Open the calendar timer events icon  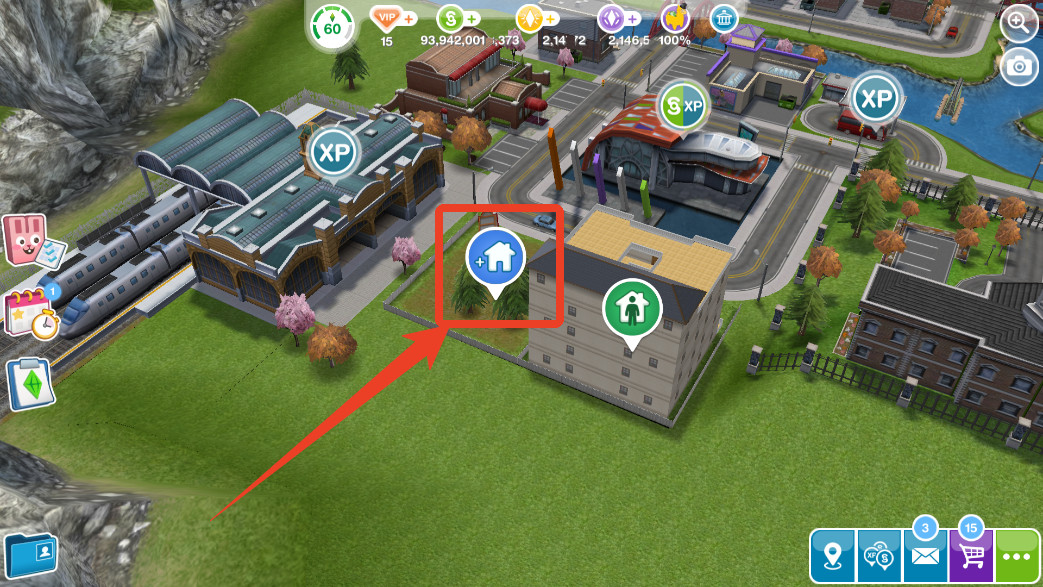click(31, 313)
